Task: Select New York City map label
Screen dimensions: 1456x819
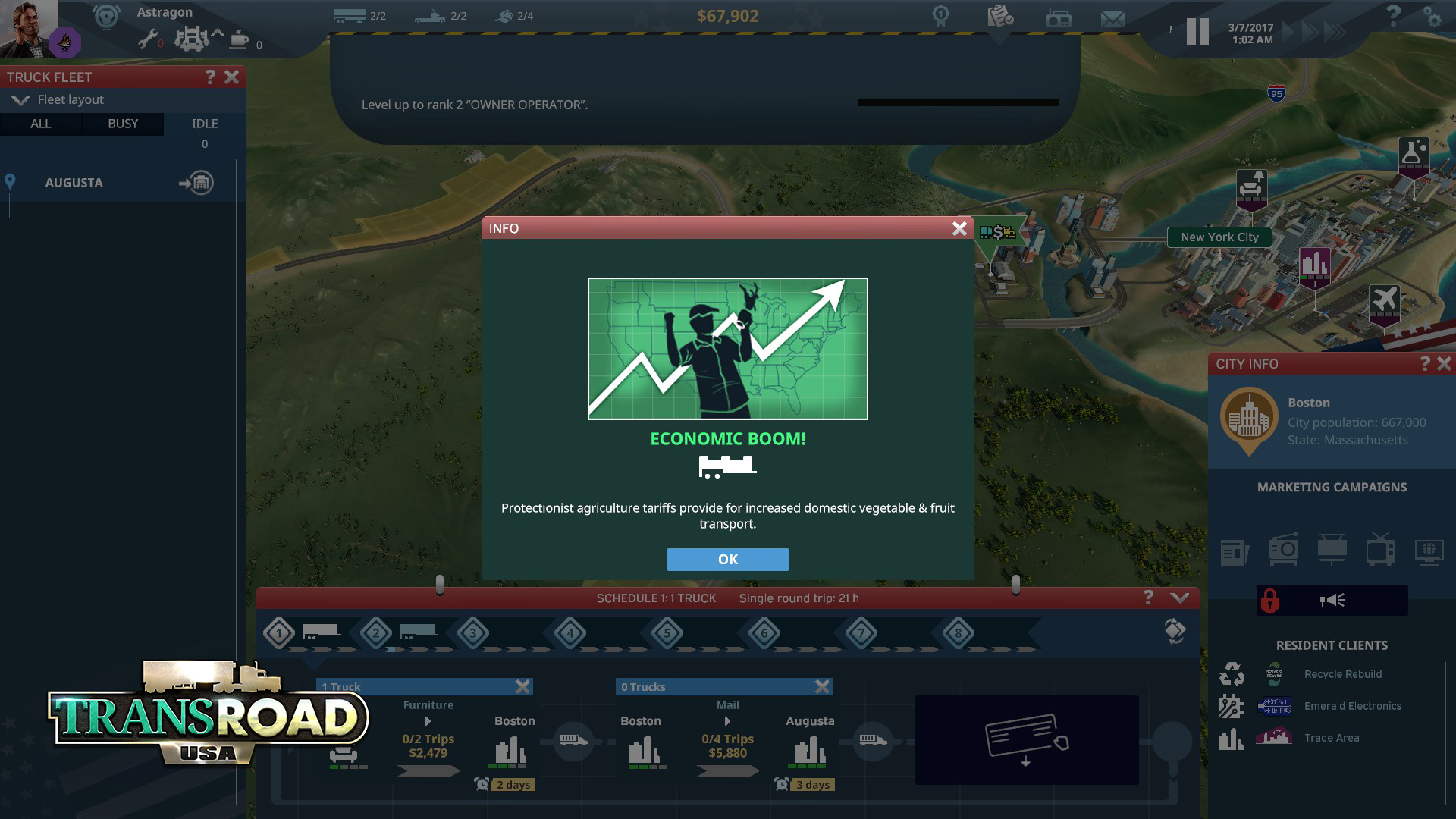Action: tap(1219, 237)
